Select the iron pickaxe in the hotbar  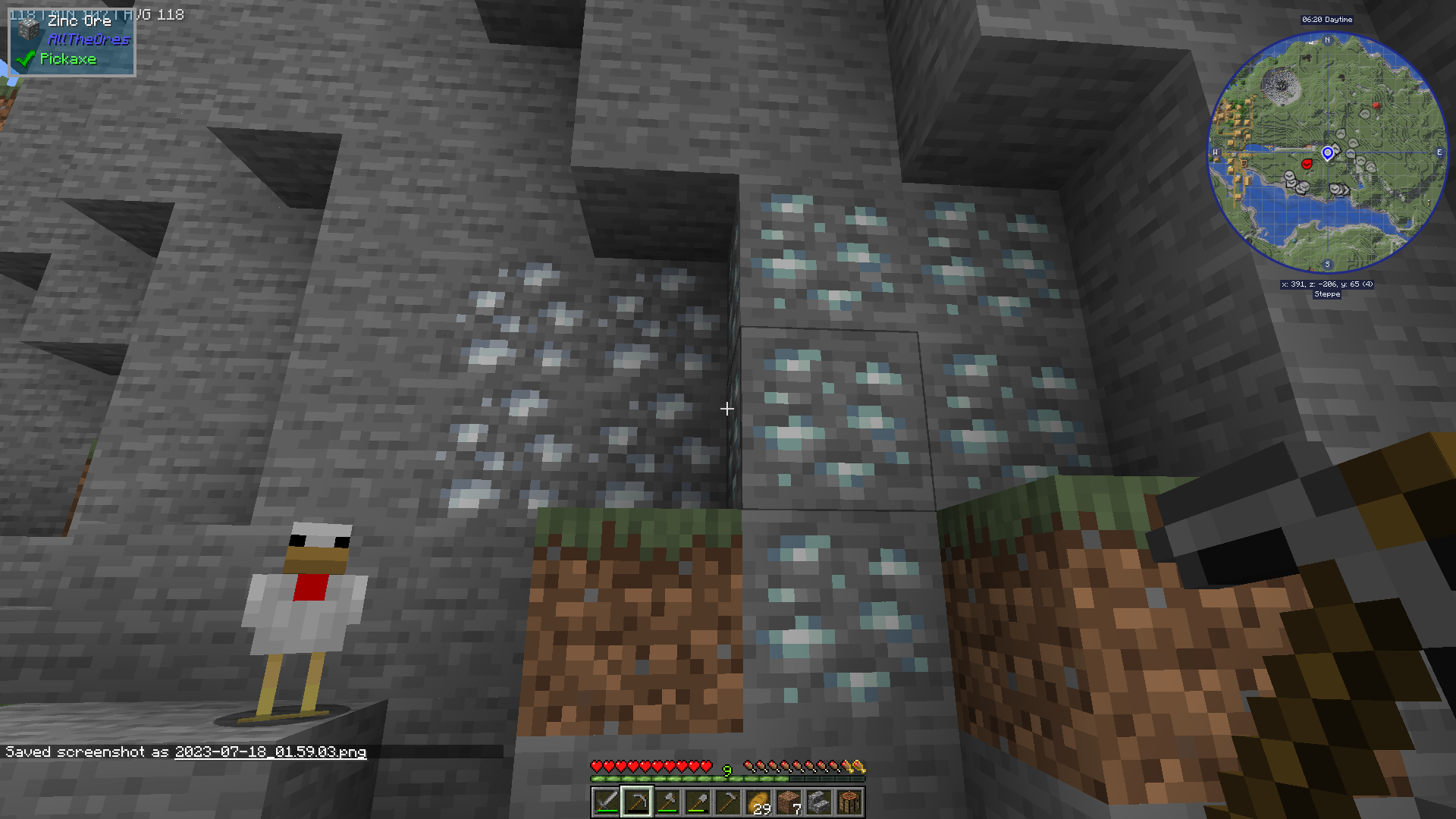(x=638, y=800)
